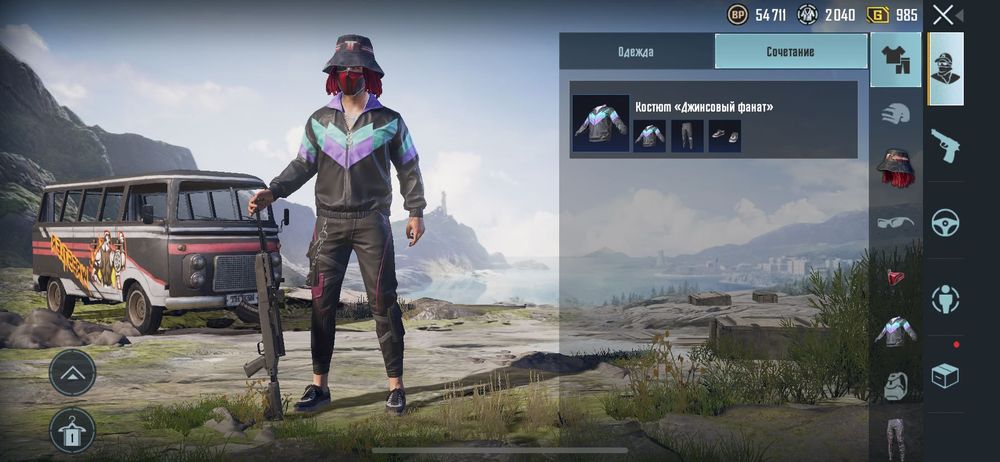
Task: Select the pants slot in the side column
Action: (x=896, y=437)
